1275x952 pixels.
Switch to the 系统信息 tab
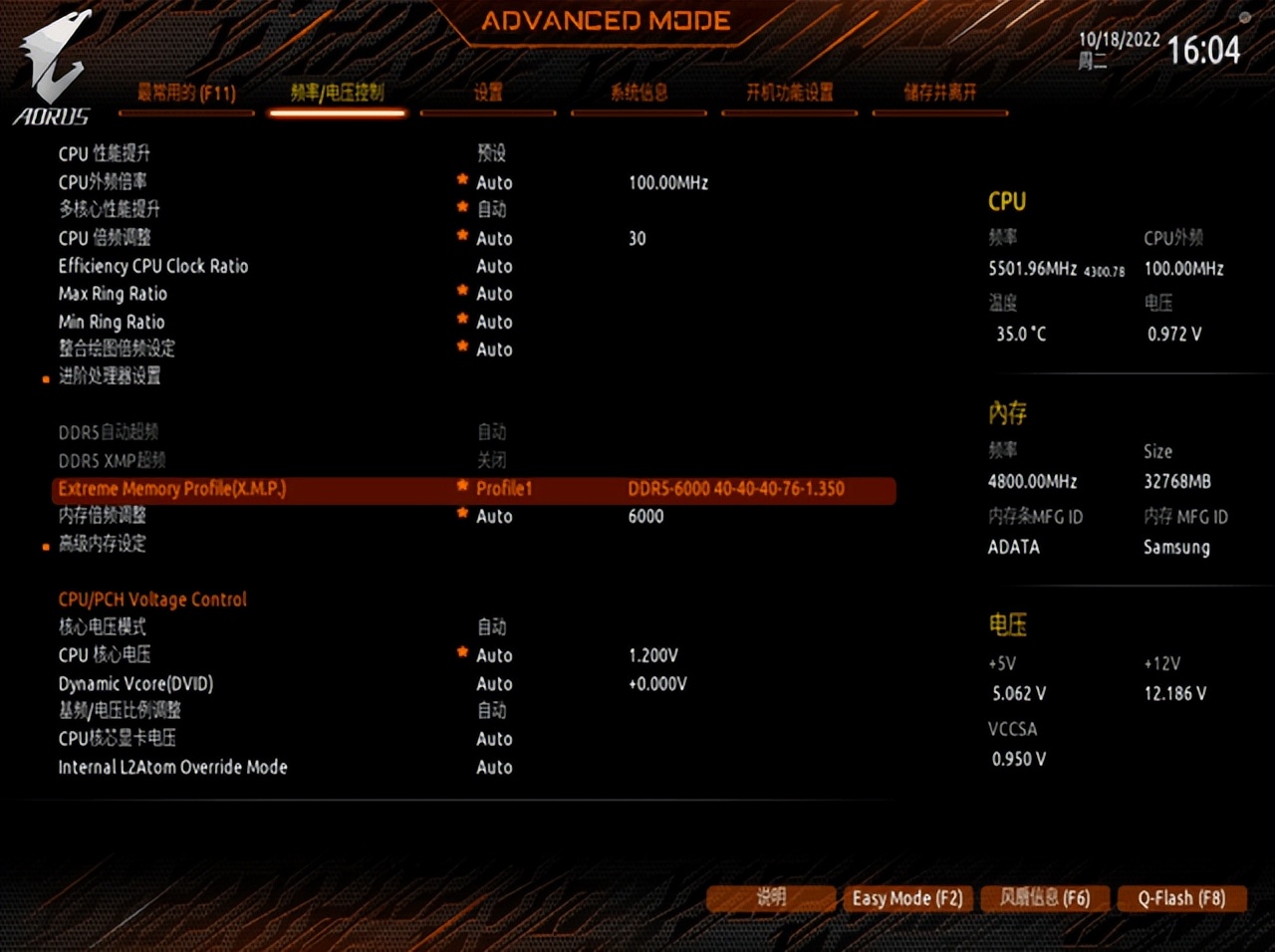click(638, 93)
